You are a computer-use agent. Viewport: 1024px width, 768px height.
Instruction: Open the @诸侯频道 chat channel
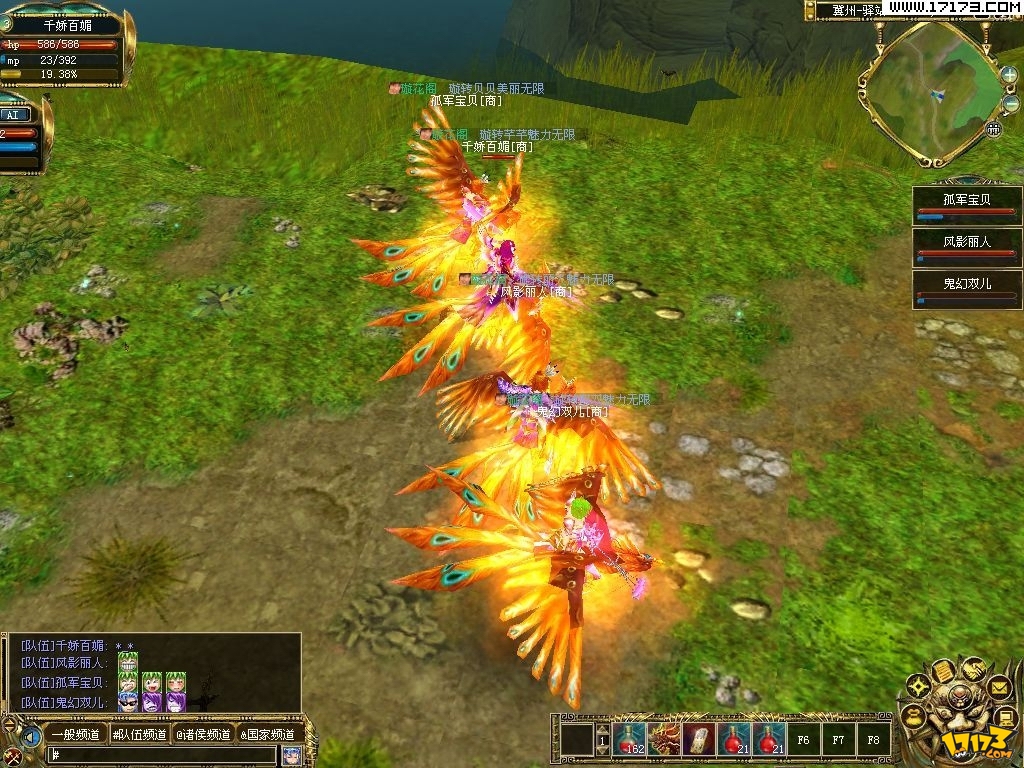point(203,735)
